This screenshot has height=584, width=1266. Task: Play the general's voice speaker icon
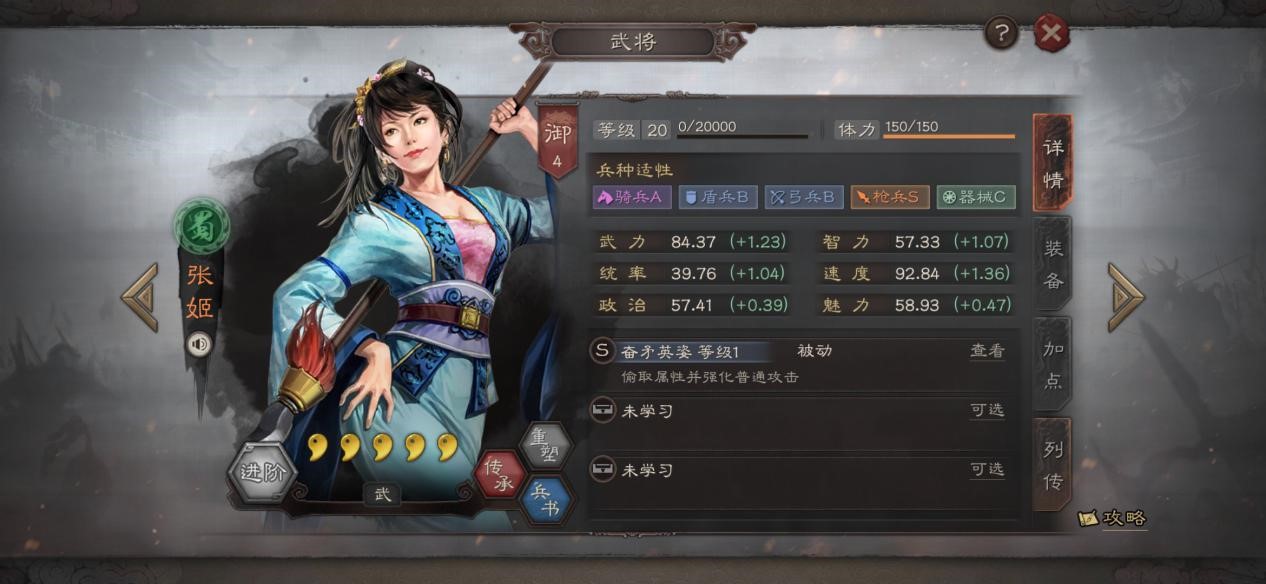pos(200,345)
